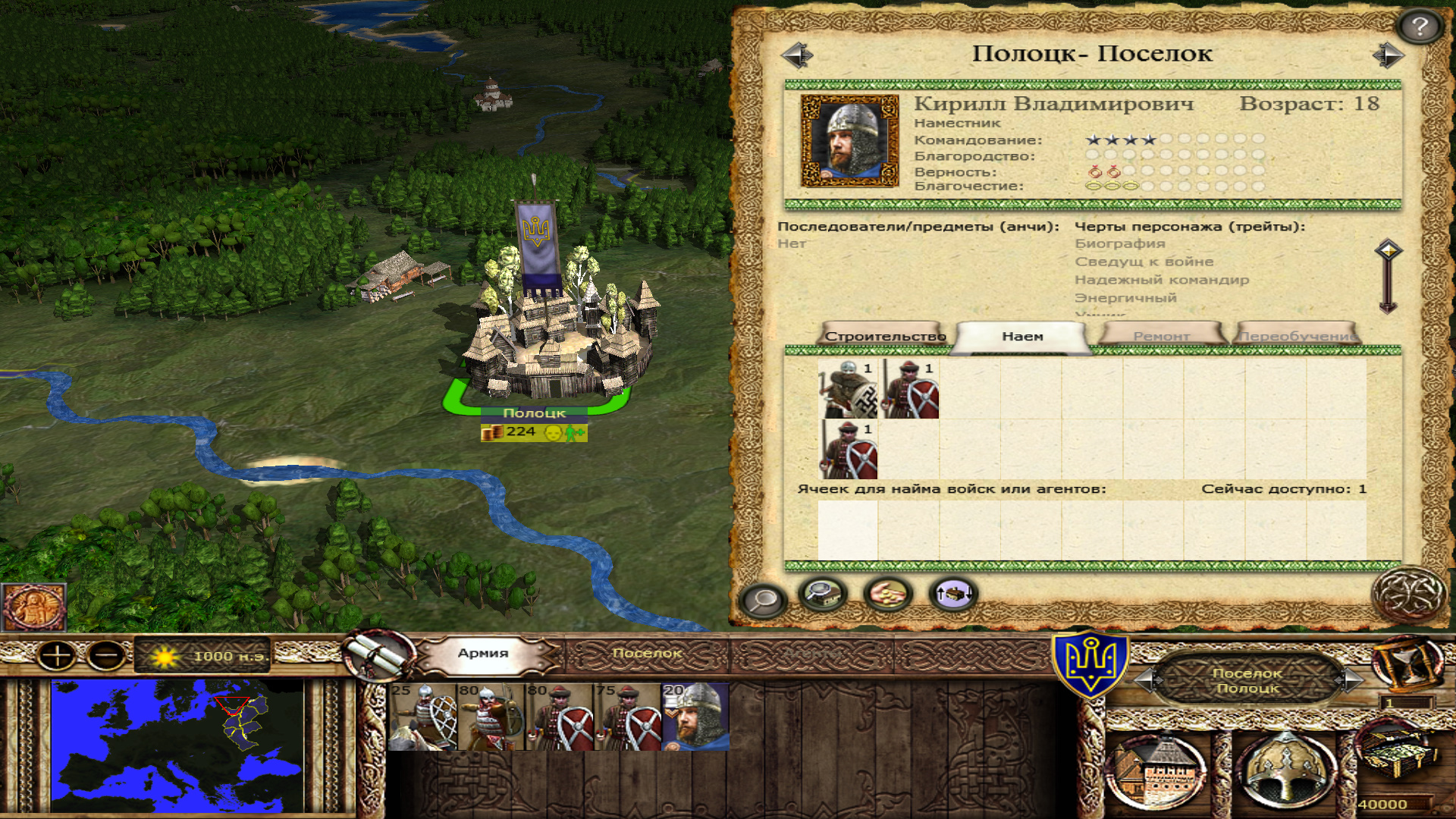Zoom in with the plus button

coord(58,655)
